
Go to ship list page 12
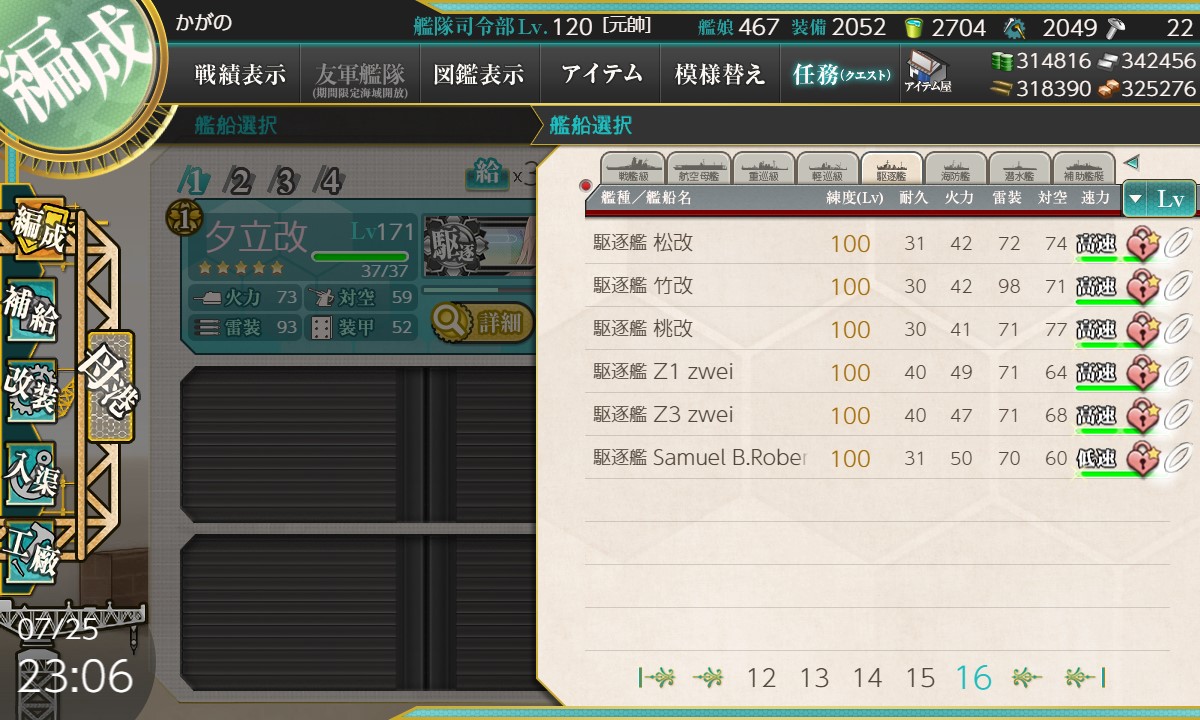(761, 678)
